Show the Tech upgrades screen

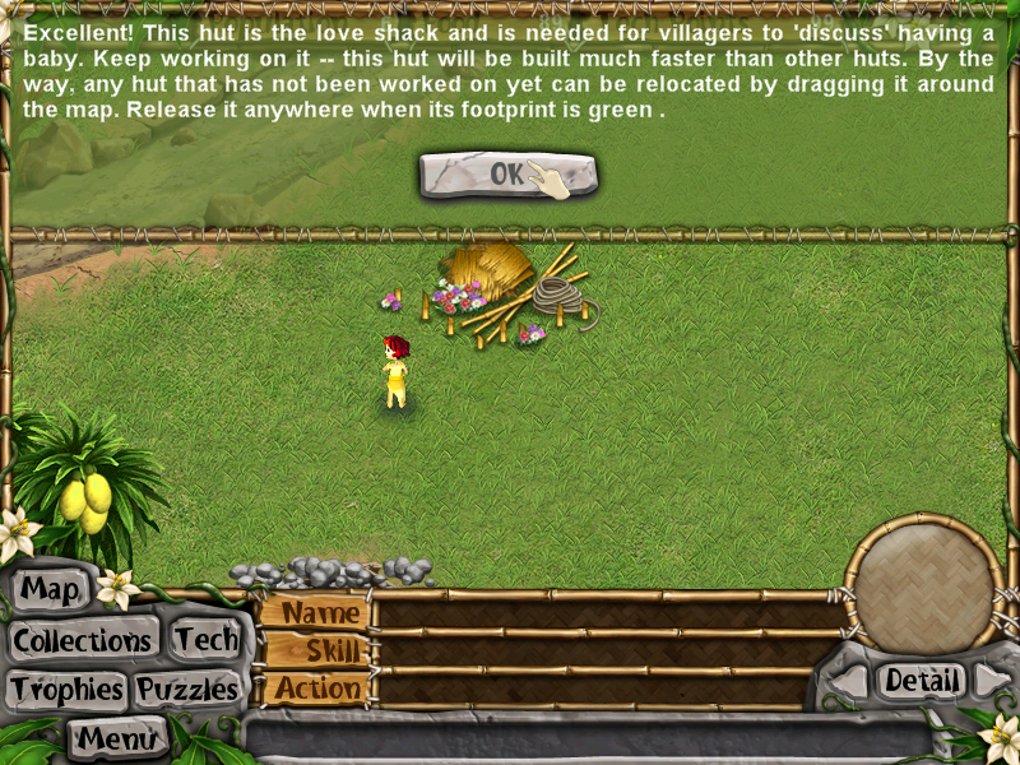click(x=206, y=639)
